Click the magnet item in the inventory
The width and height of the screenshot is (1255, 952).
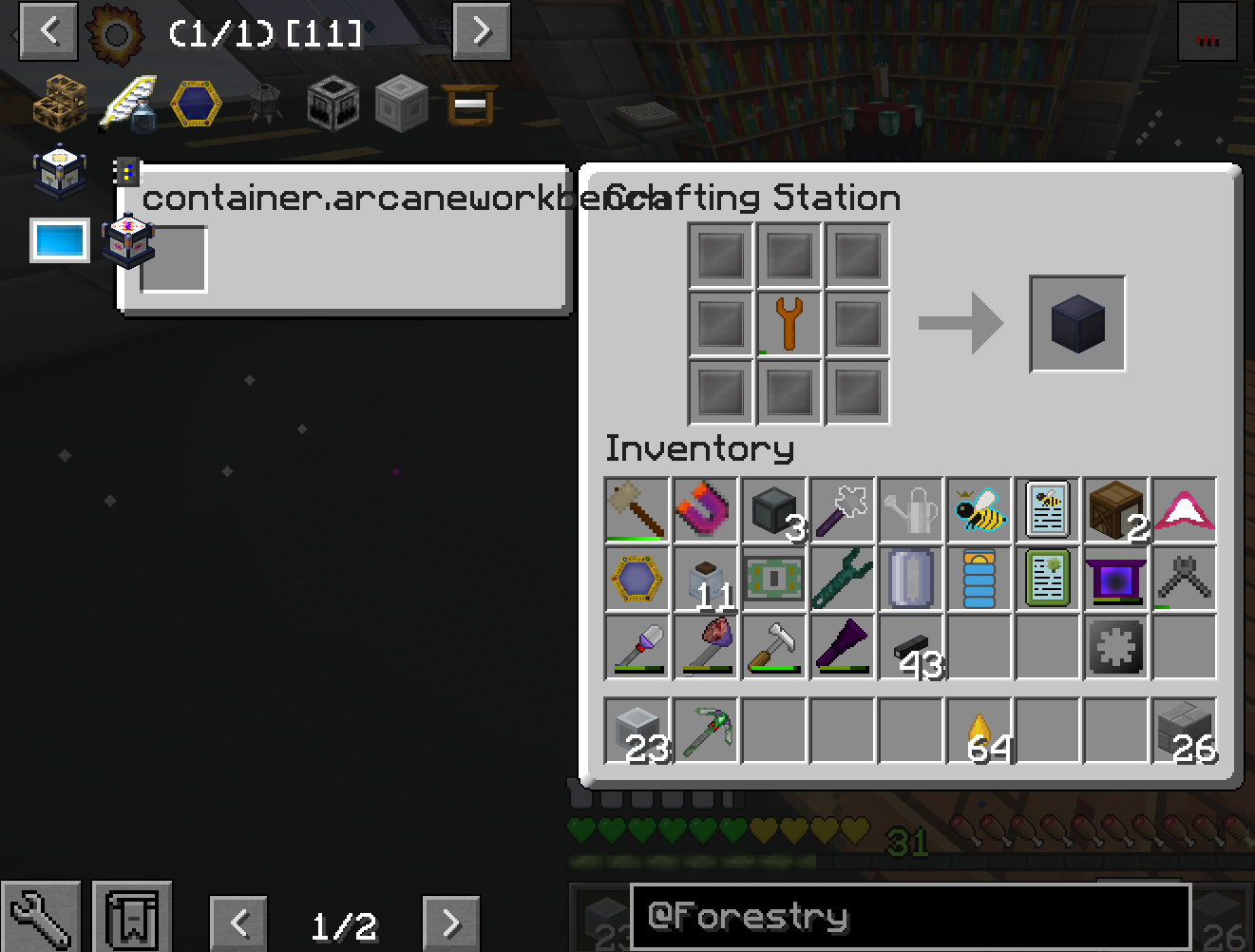pyautogui.click(x=705, y=510)
